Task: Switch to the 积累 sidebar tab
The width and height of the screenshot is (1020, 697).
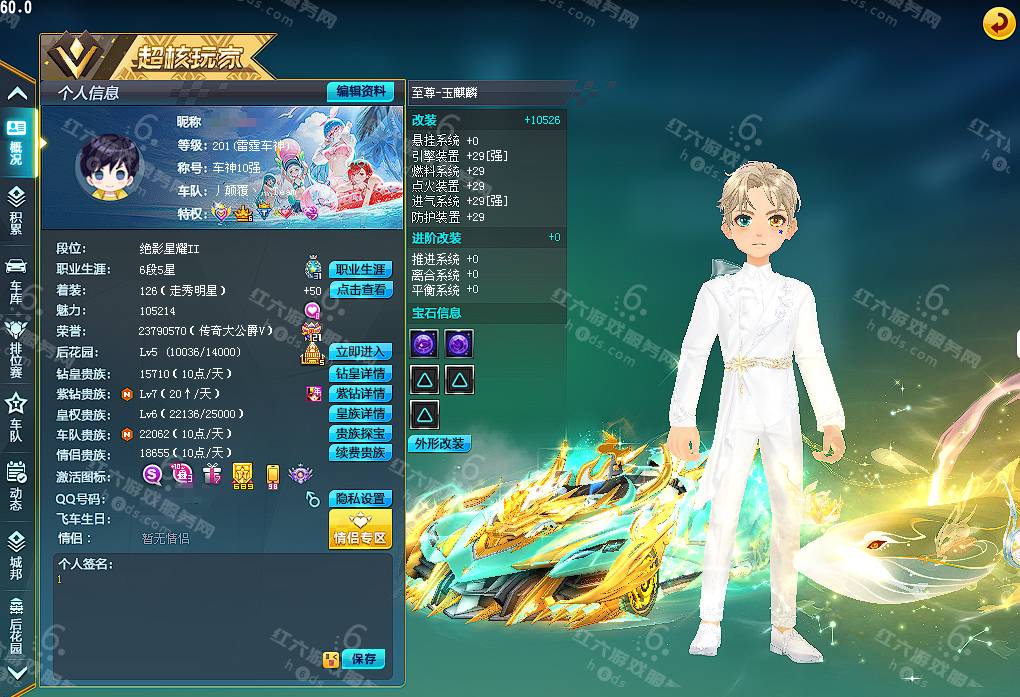Action: coord(16,210)
